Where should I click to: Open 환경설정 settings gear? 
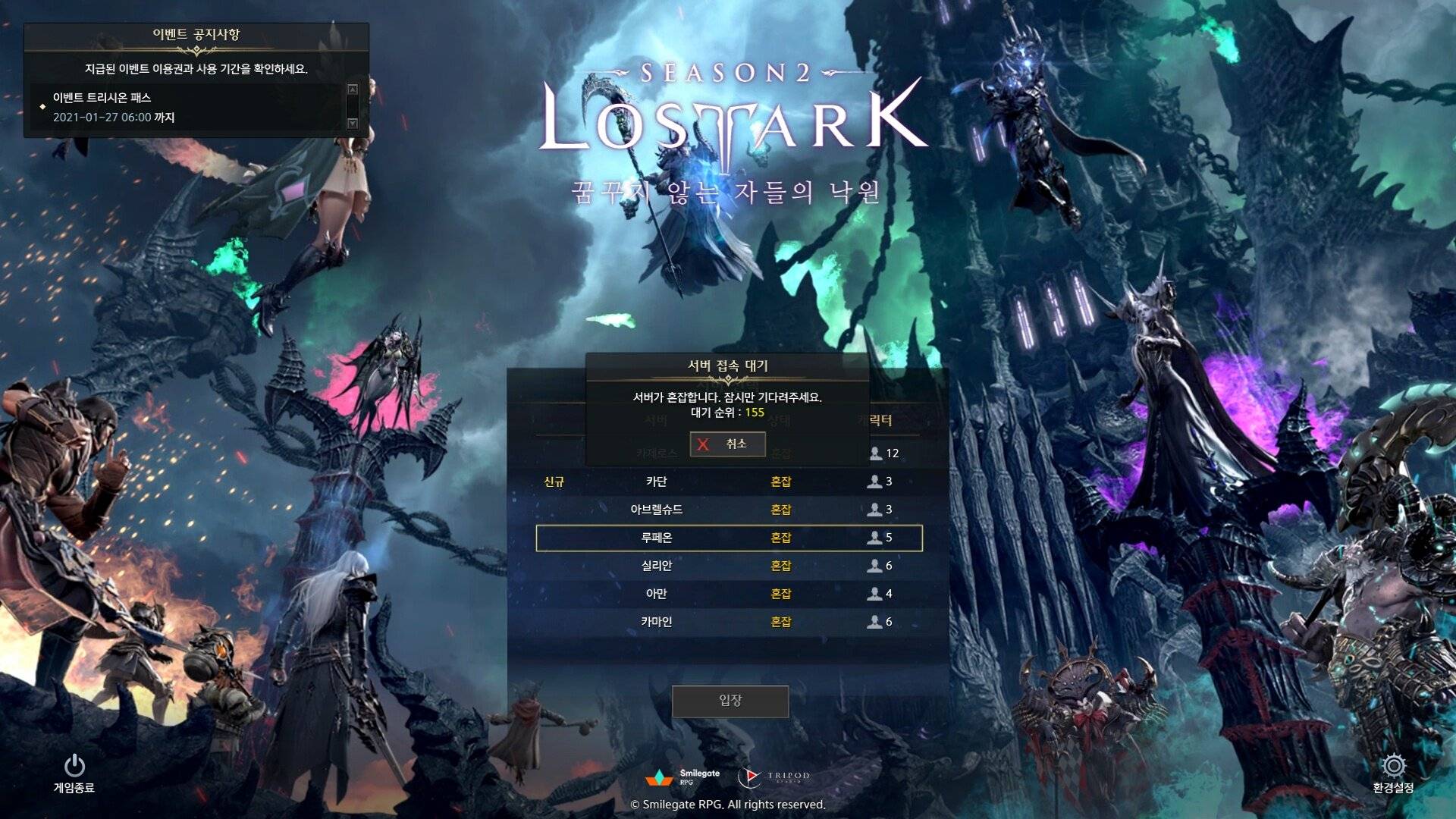(x=1393, y=773)
